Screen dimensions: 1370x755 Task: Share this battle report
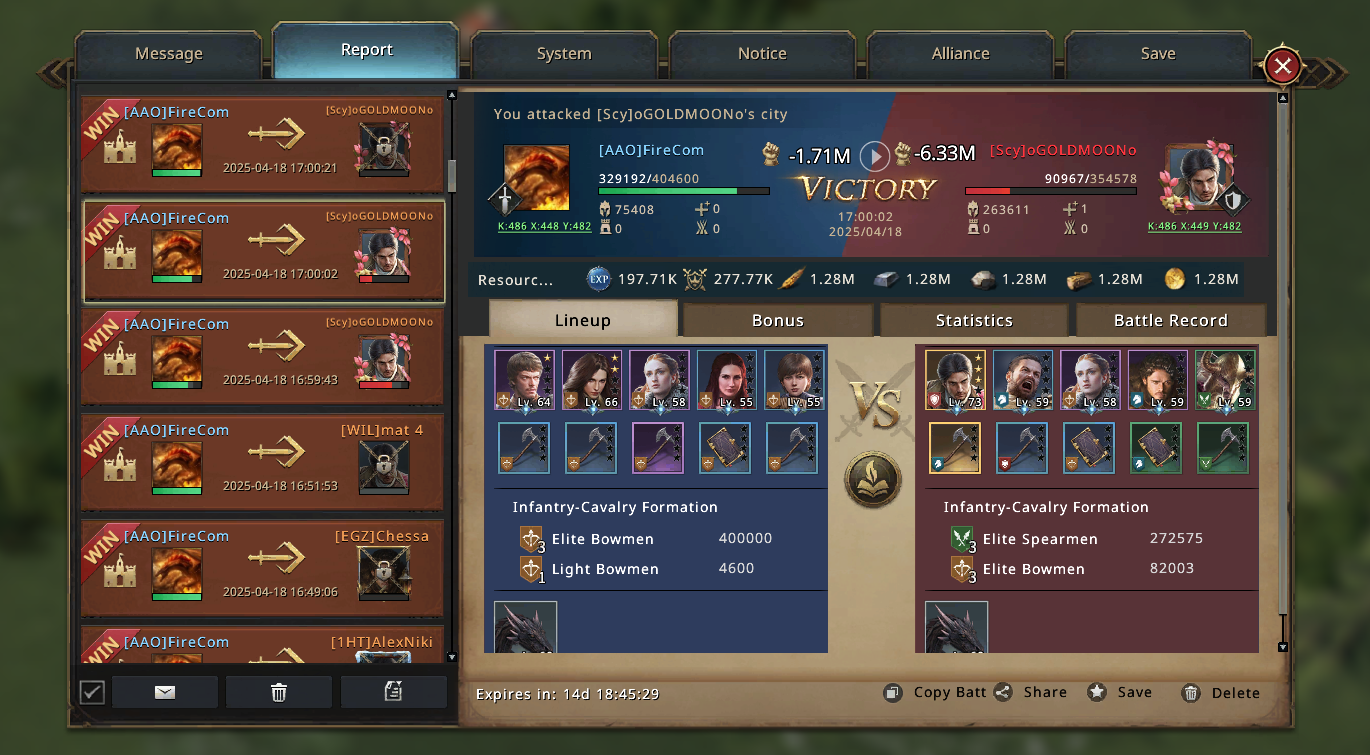[x=1031, y=693]
